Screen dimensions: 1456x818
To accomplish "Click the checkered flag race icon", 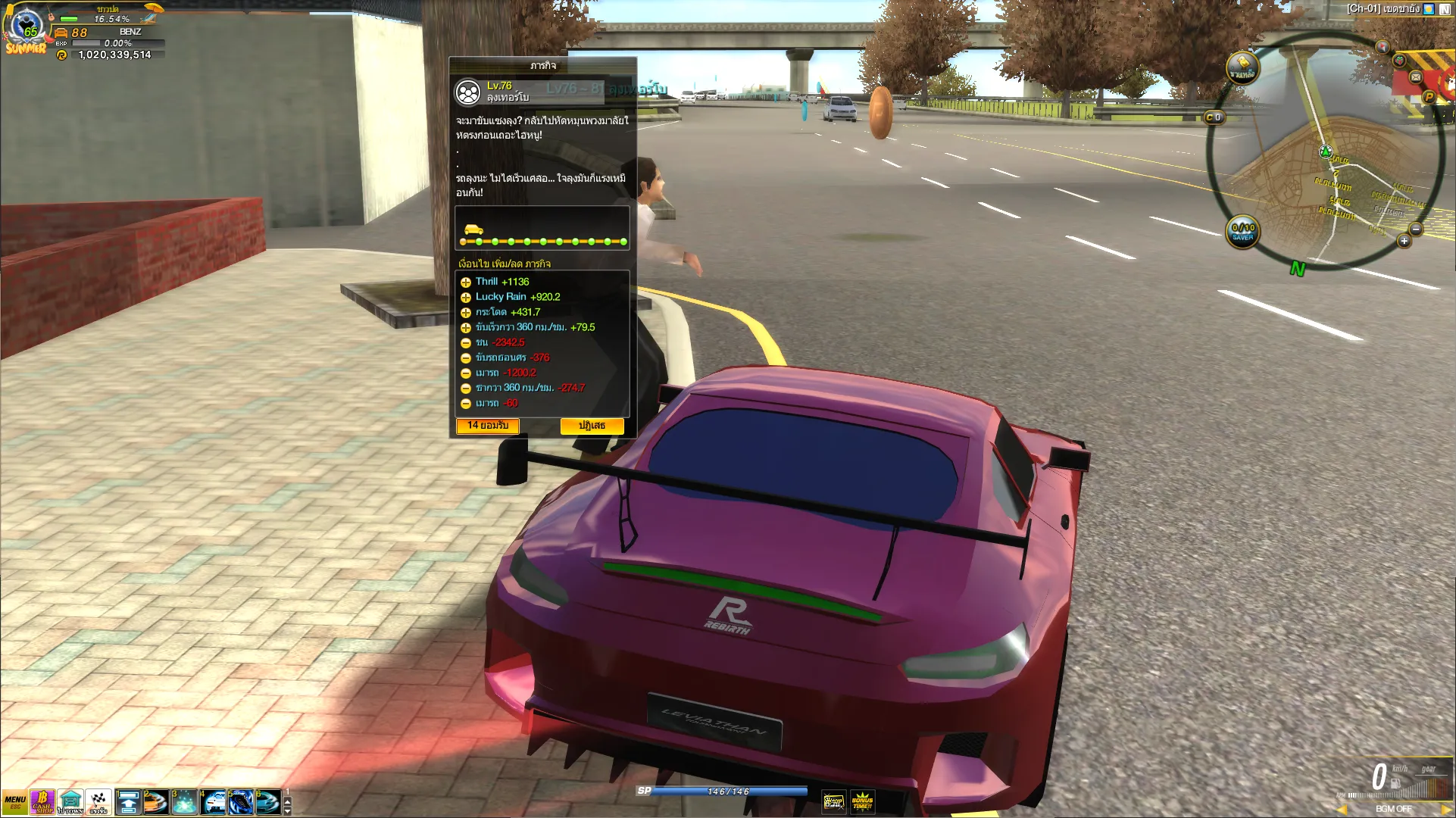I will [x=98, y=801].
